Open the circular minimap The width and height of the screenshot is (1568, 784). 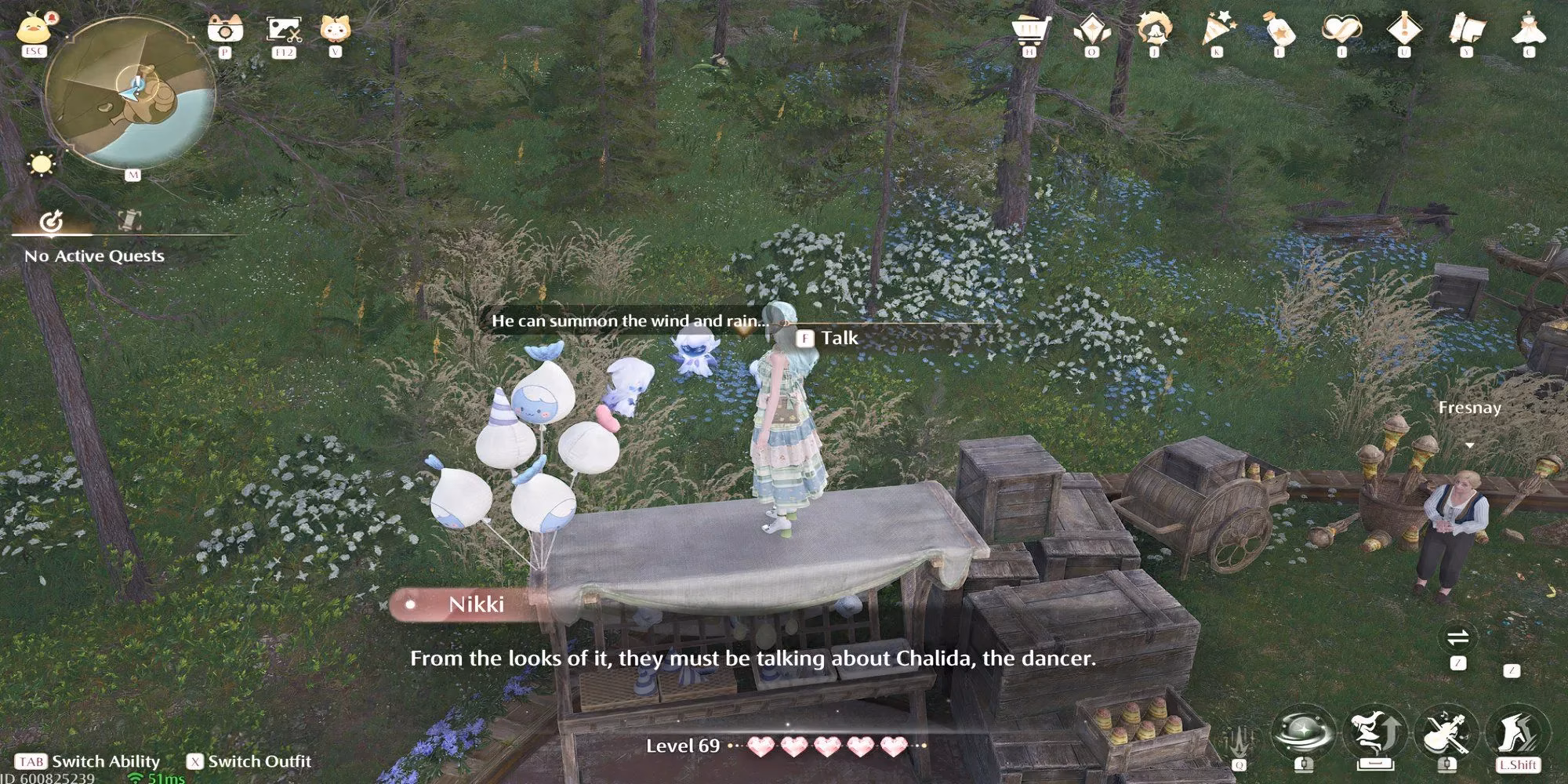click(129, 93)
